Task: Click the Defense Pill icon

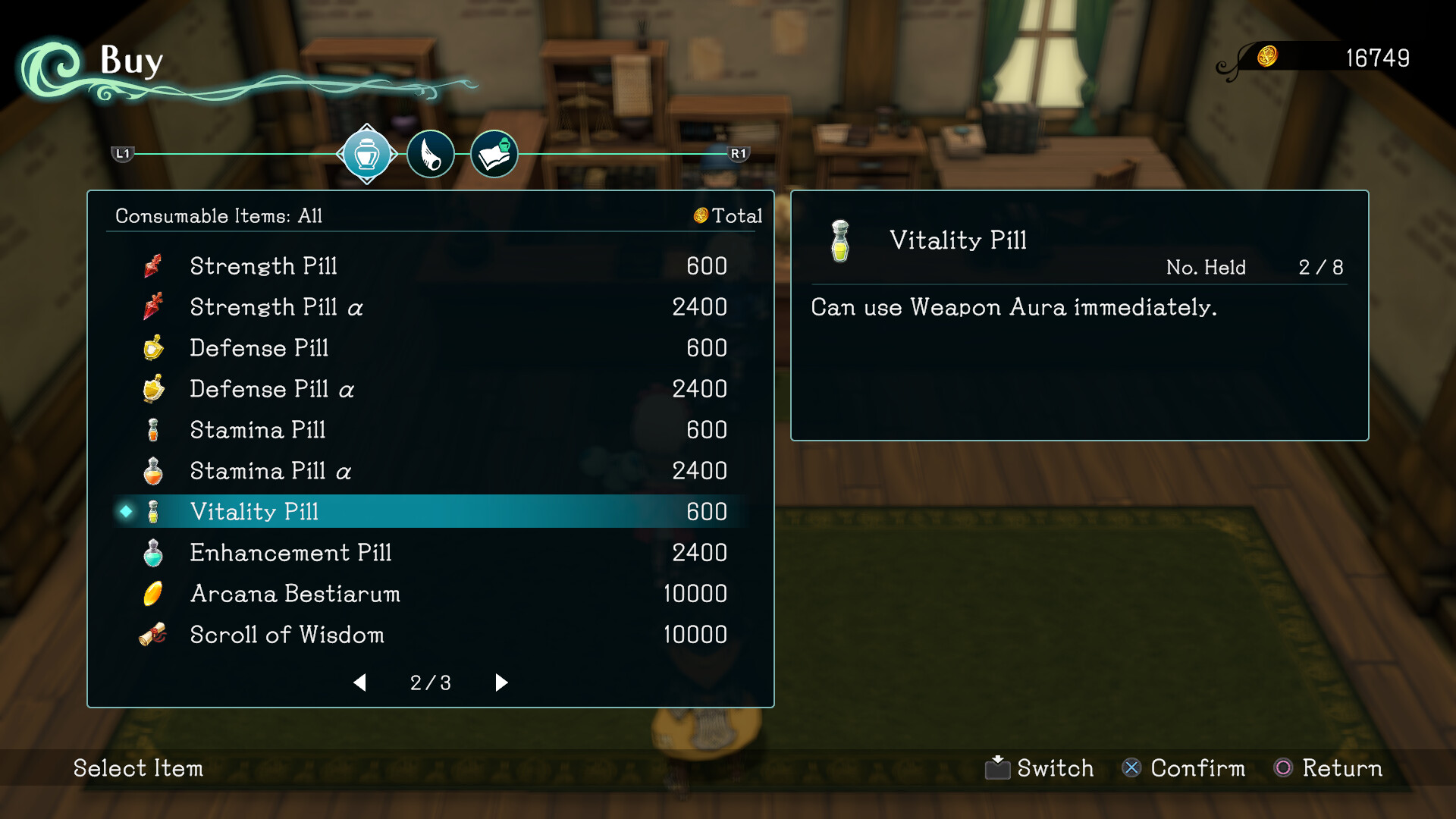Action: pyautogui.click(x=152, y=348)
